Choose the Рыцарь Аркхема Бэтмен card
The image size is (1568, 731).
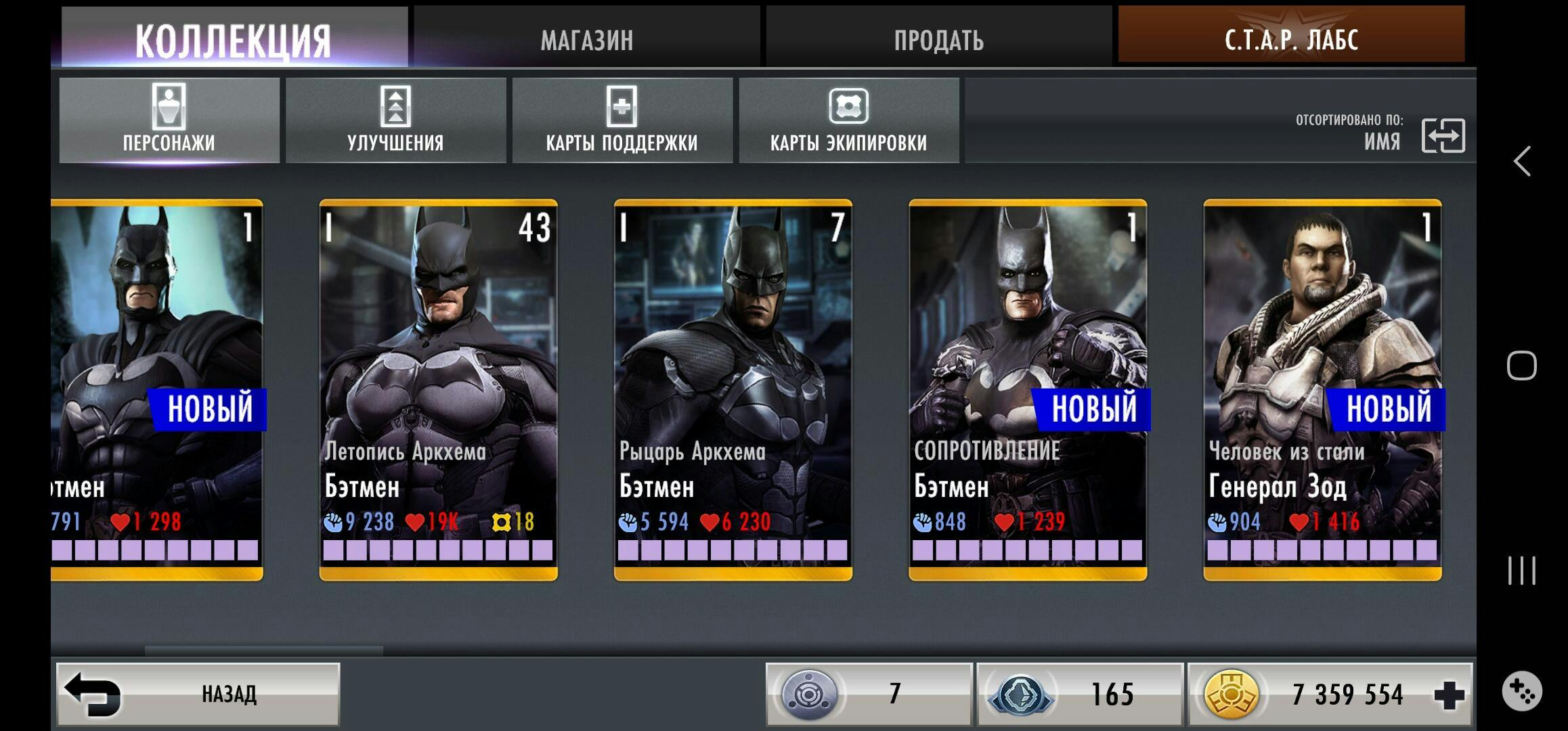tap(733, 389)
